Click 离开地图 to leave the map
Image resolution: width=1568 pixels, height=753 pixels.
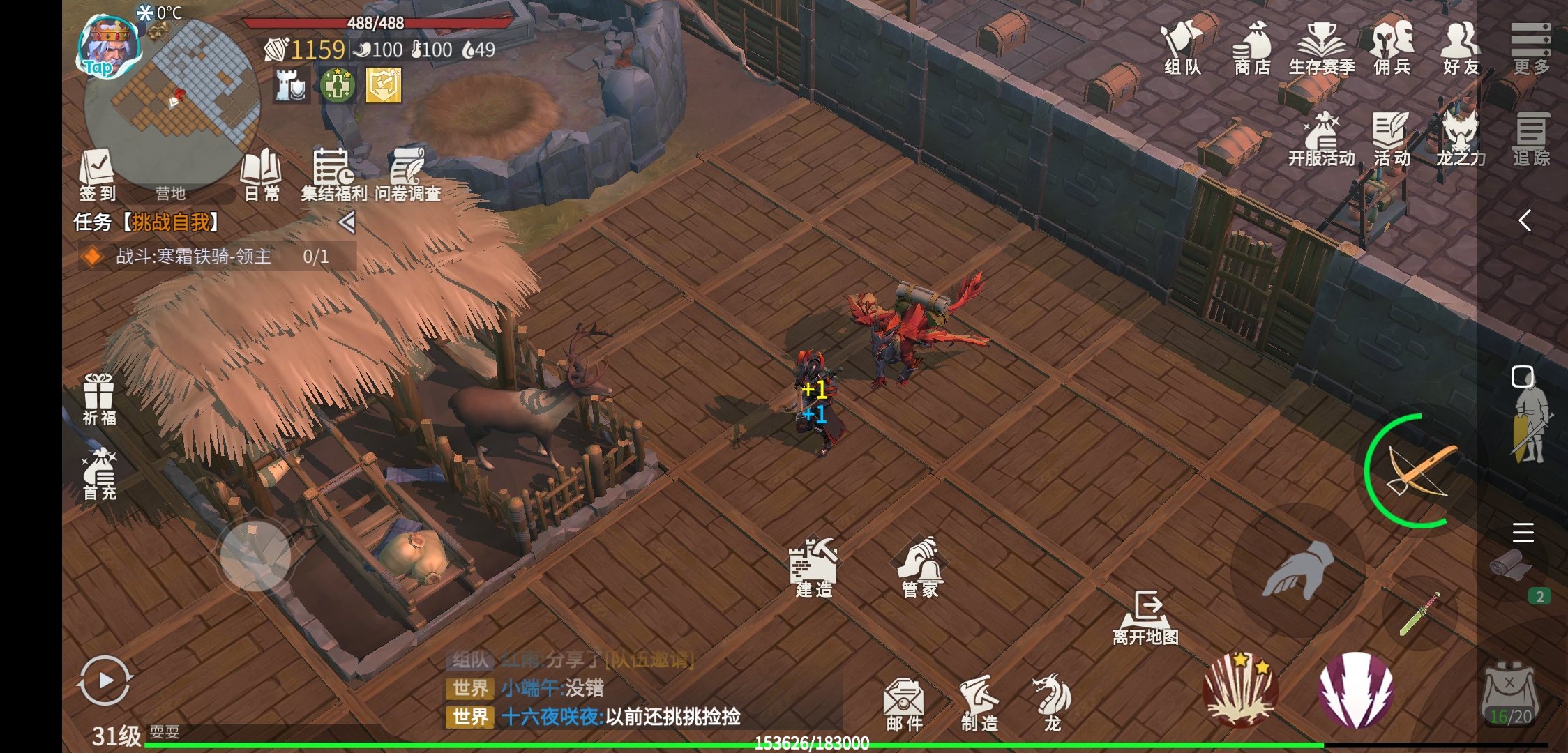pos(1145,617)
